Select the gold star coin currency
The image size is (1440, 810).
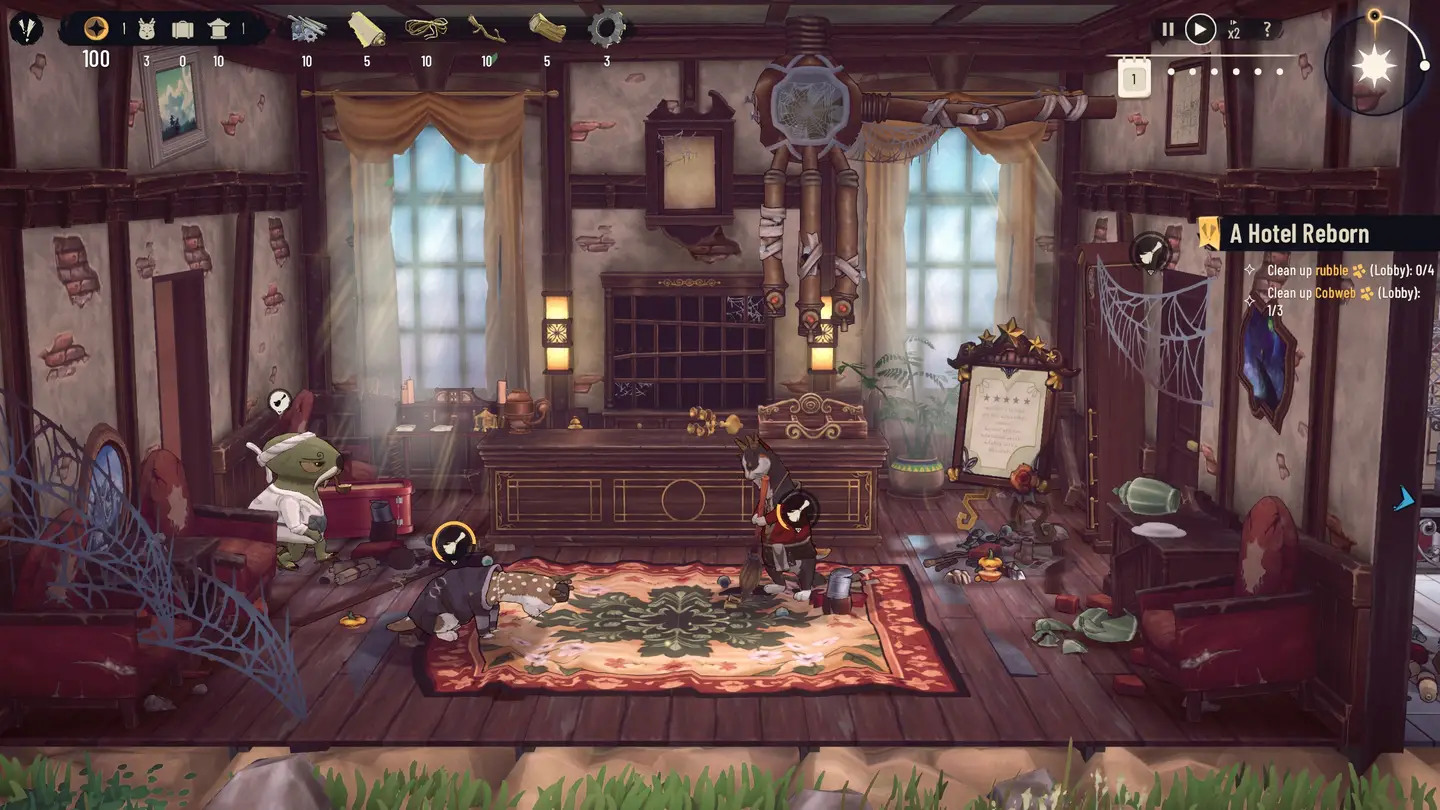[96, 28]
